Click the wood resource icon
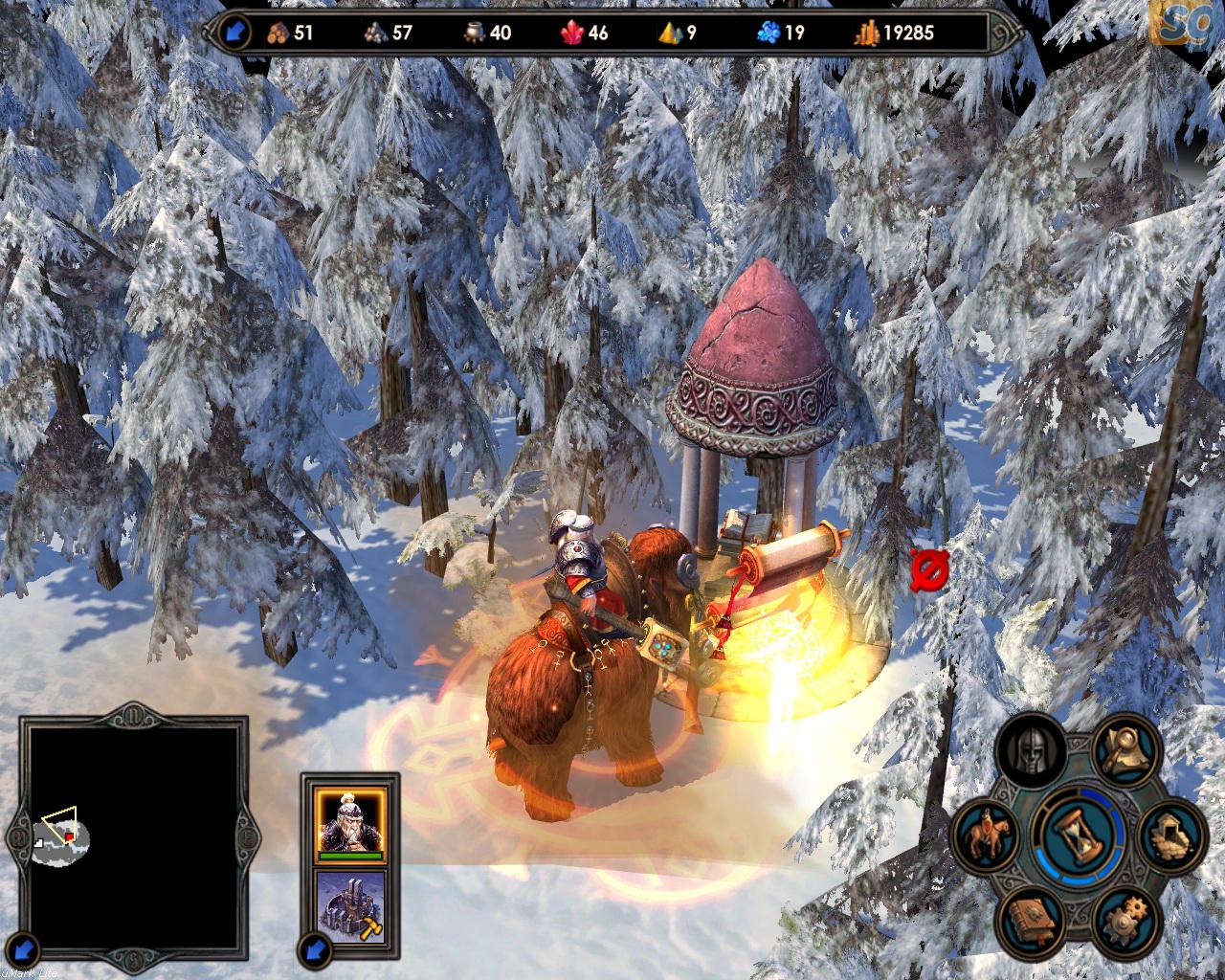This screenshot has width=1225, height=980. [278, 33]
